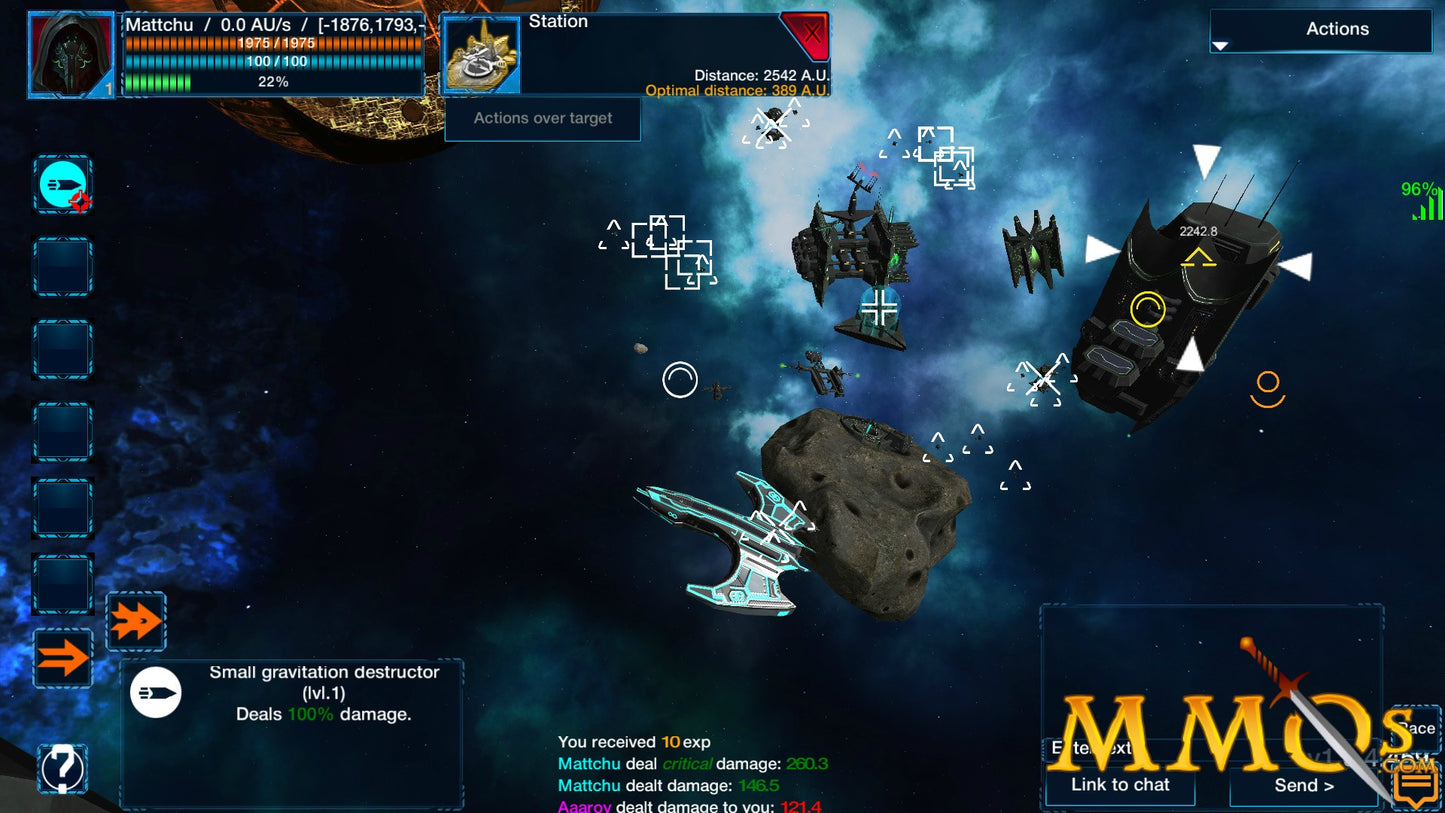Select the empty skill slot below the destructor
Screen dimensions: 1445x813
click(62, 266)
